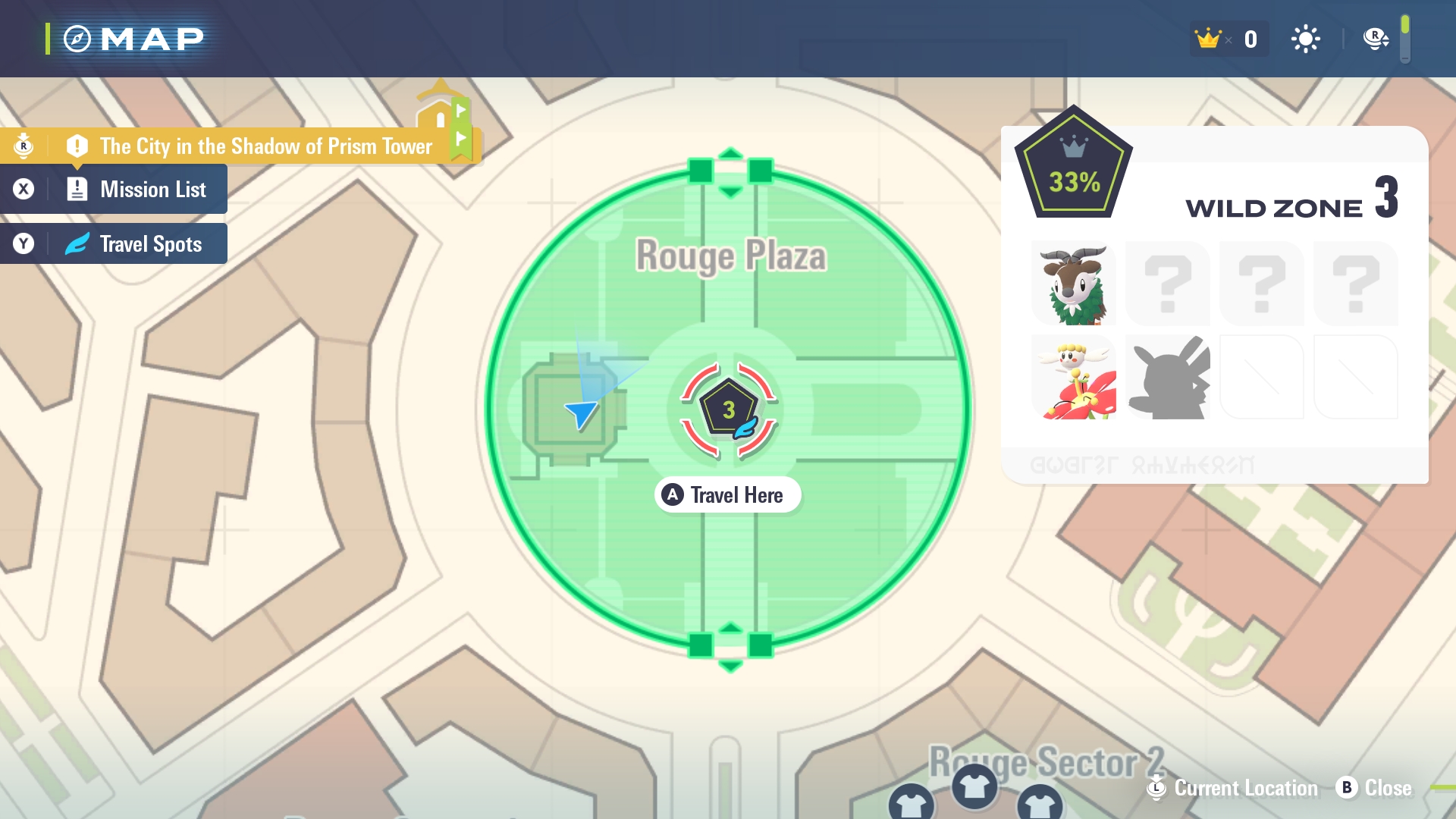Click the Travel Here button

click(x=728, y=495)
